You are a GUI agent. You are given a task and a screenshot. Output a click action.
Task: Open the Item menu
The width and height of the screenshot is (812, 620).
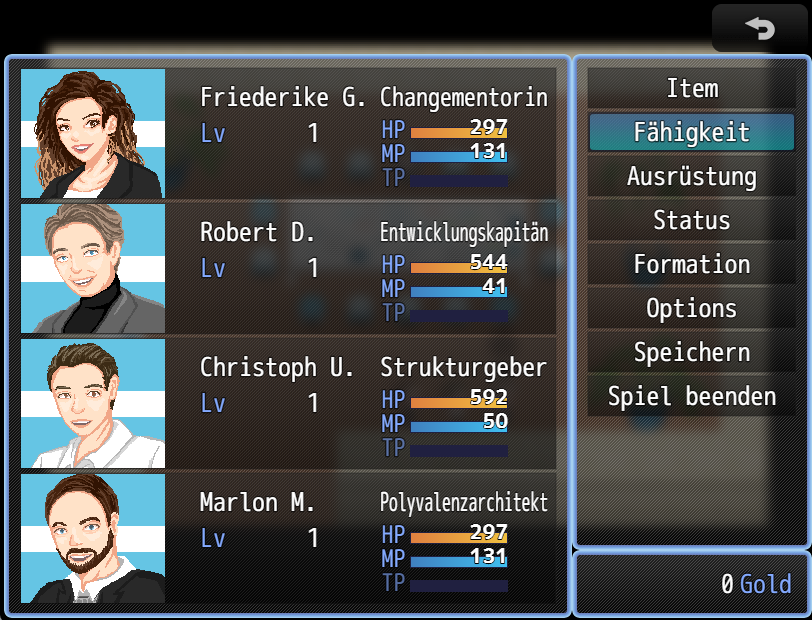691,89
